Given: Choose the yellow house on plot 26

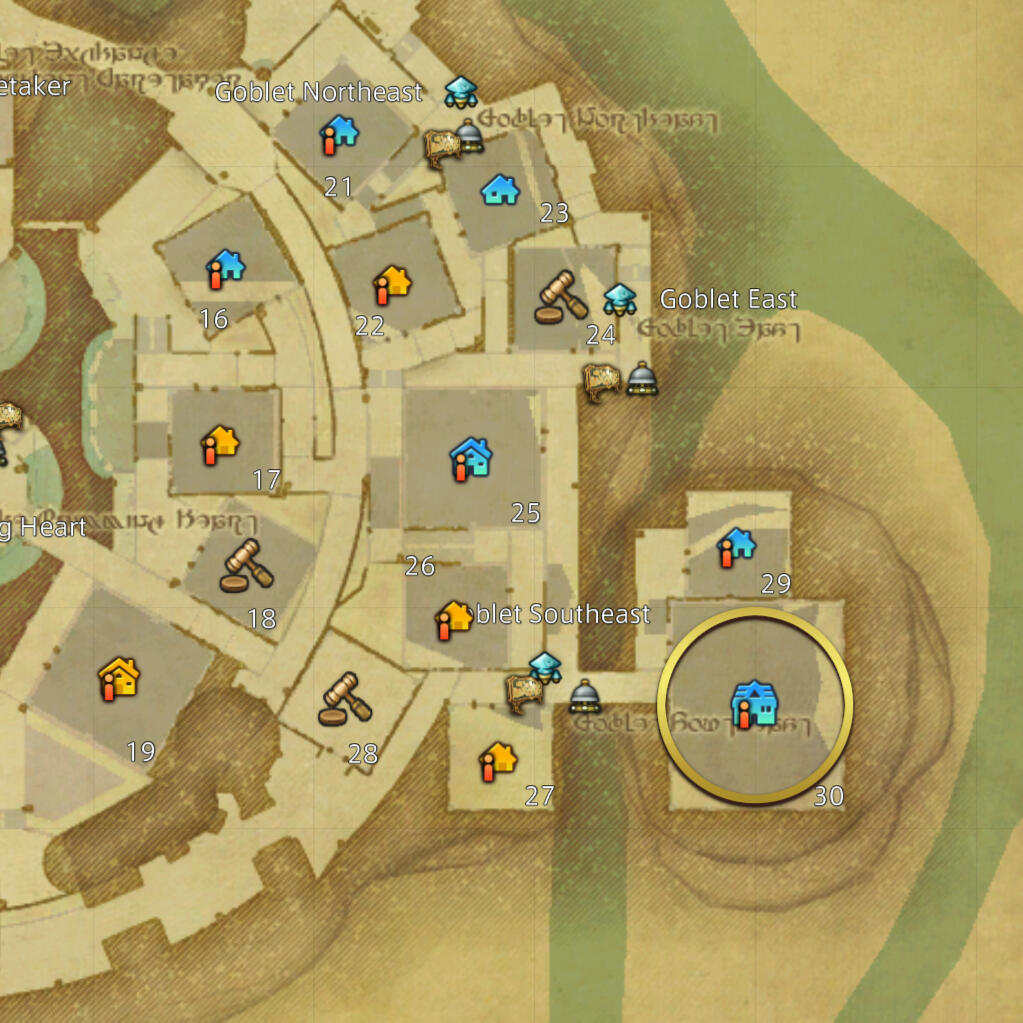Looking at the screenshot, I should point(453,619).
